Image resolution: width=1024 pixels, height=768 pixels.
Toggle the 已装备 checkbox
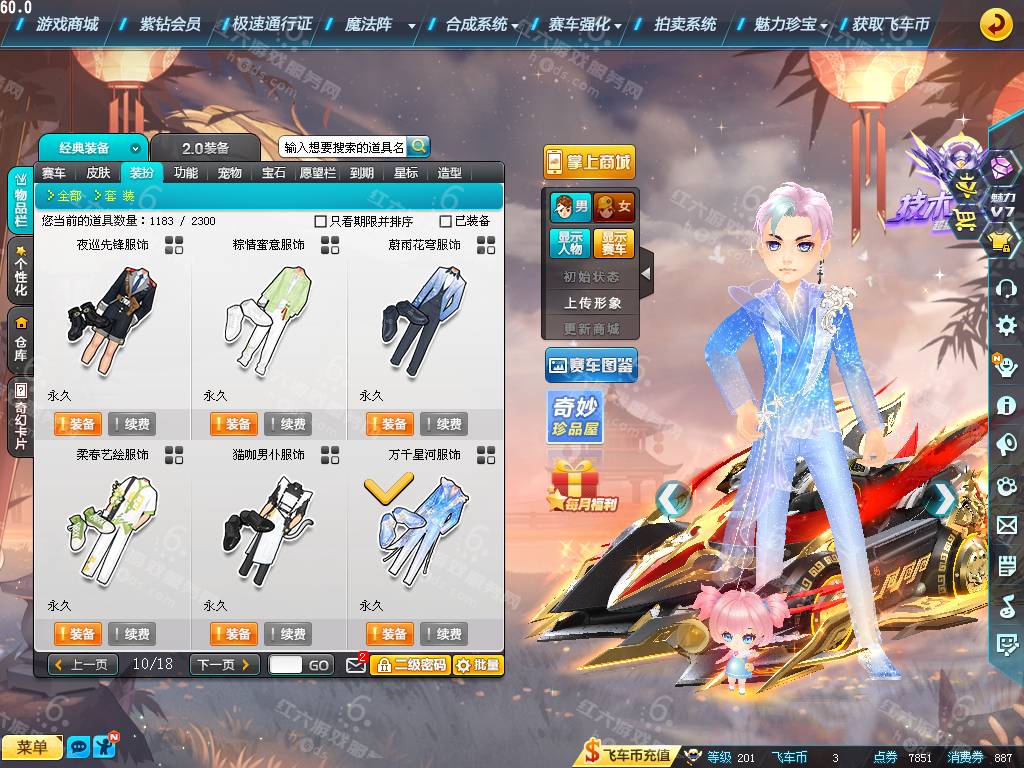coord(446,221)
